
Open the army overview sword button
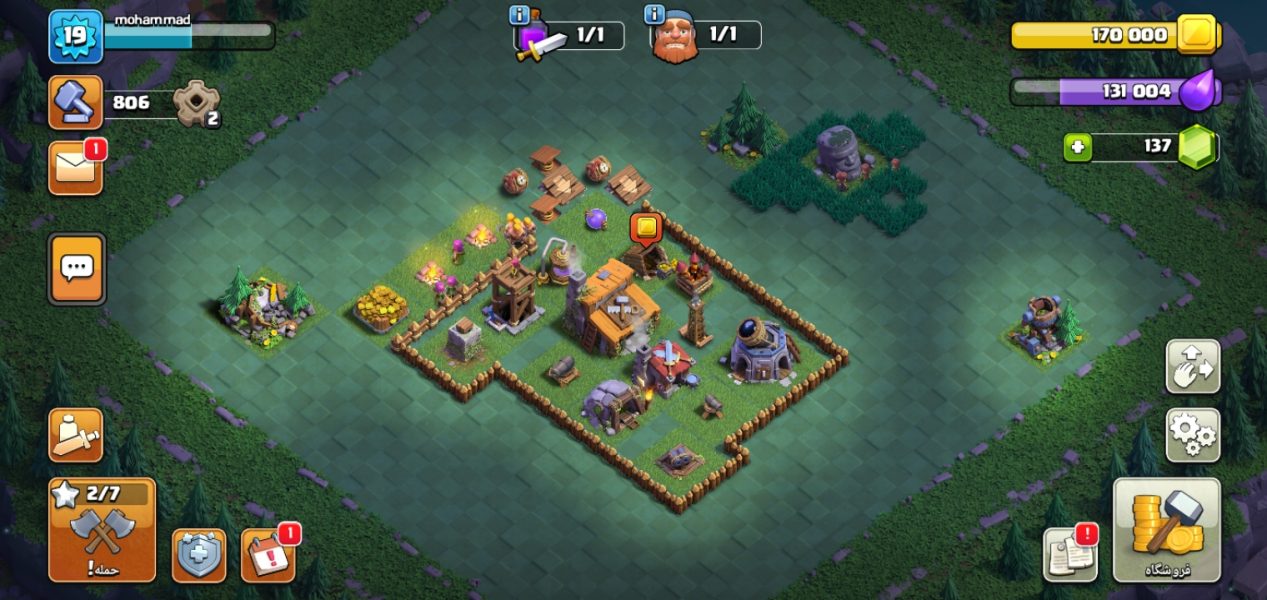pyautogui.click(x=76, y=435)
